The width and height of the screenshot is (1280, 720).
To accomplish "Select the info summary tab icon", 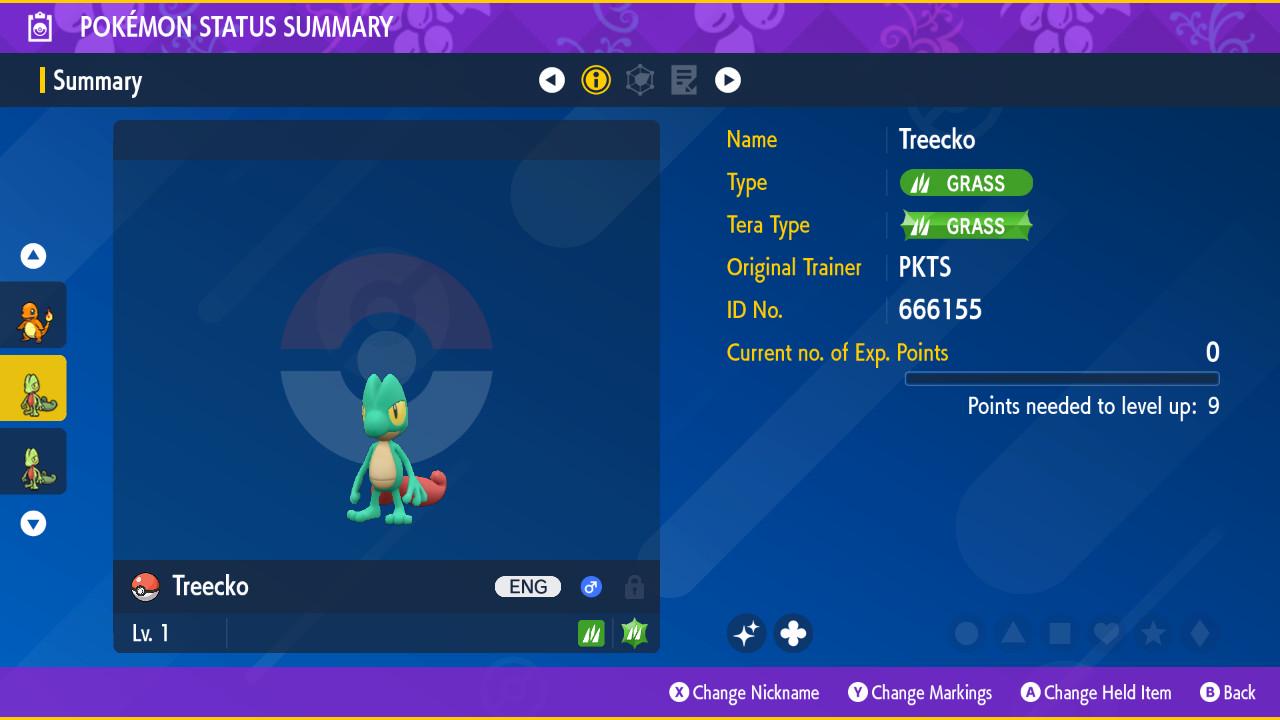I will coord(596,80).
